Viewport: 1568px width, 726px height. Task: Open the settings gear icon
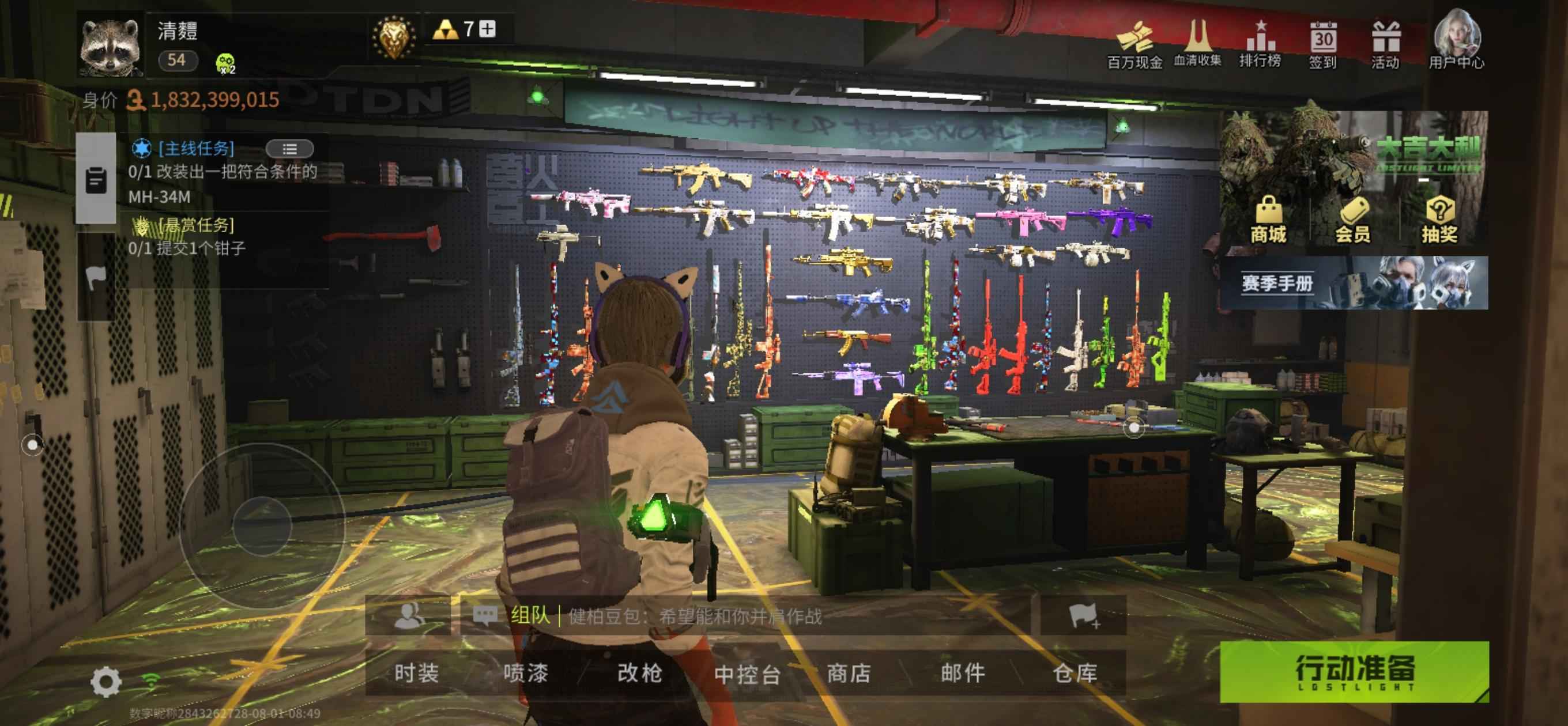[106, 682]
